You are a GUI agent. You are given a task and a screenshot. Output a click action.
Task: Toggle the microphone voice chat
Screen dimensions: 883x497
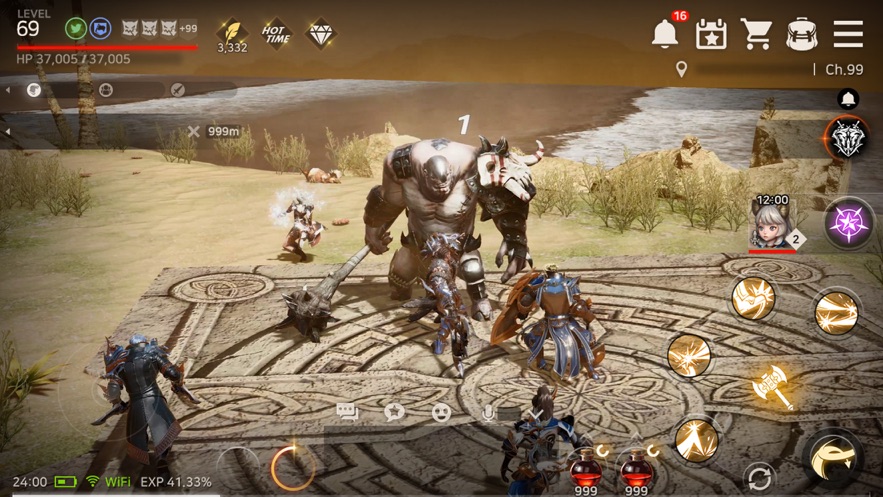[x=488, y=412]
